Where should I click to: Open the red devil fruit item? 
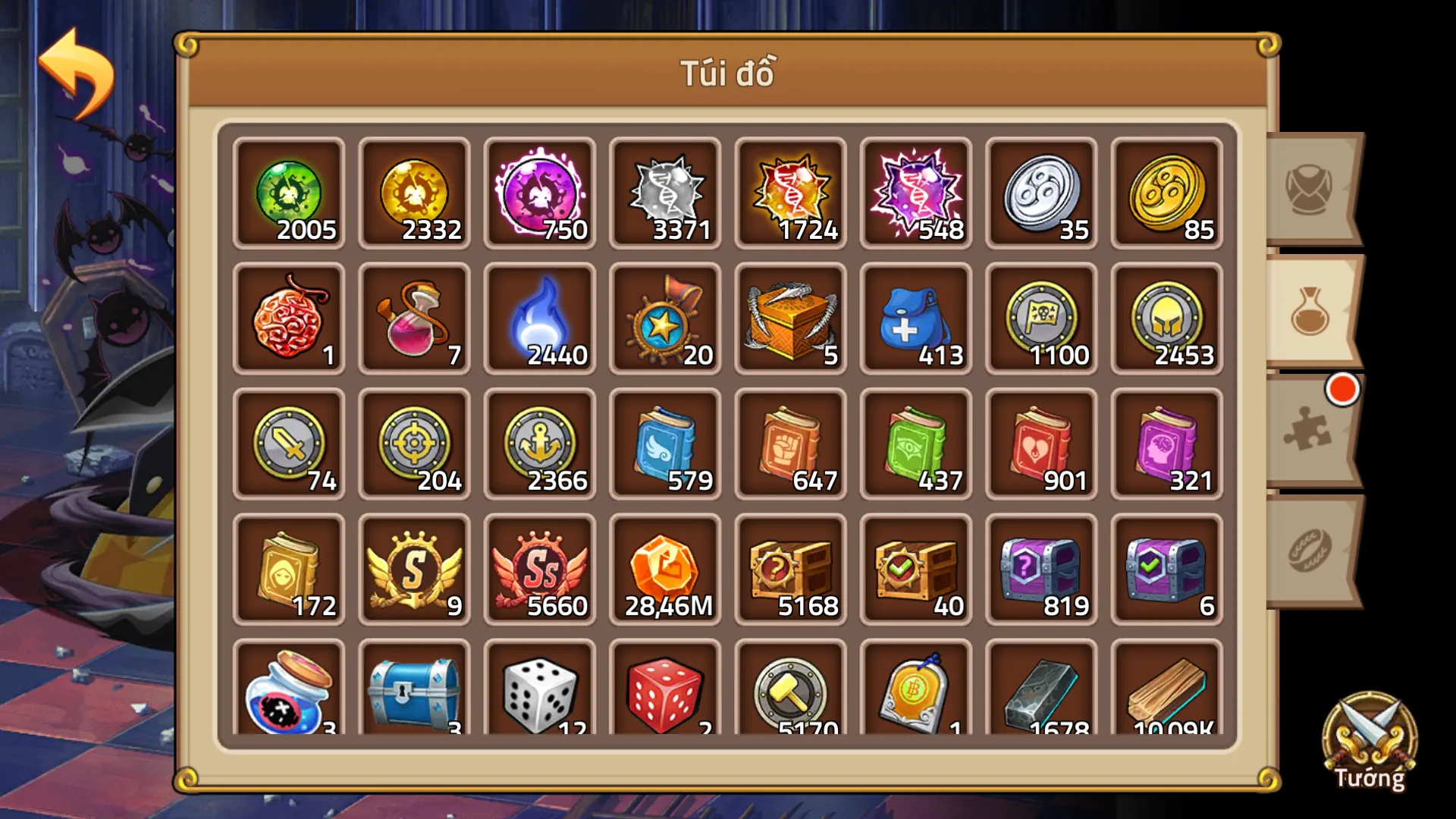(288, 318)
